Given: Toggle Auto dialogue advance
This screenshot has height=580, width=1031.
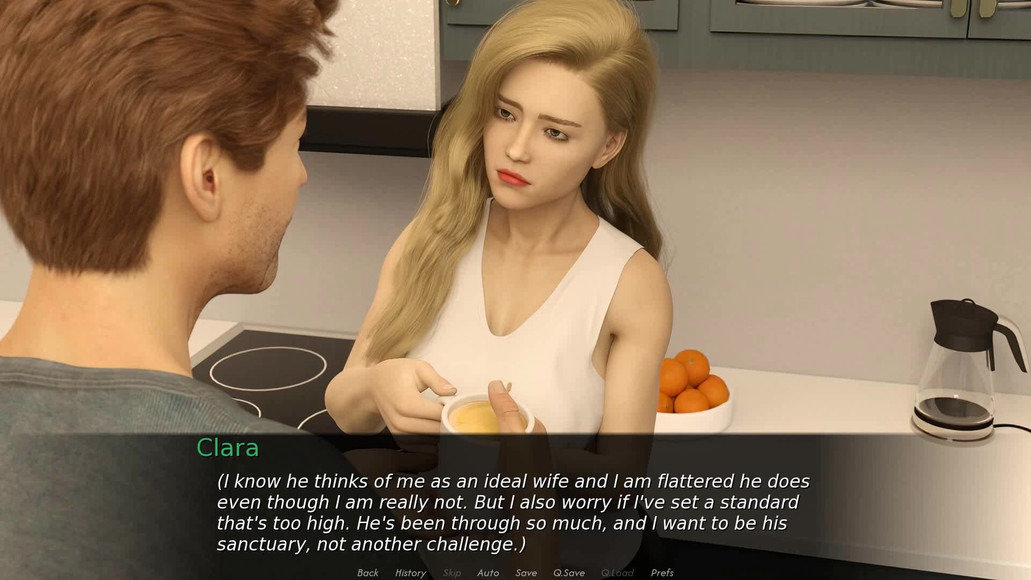Looking at the screenshot, I should click(488, 573).
